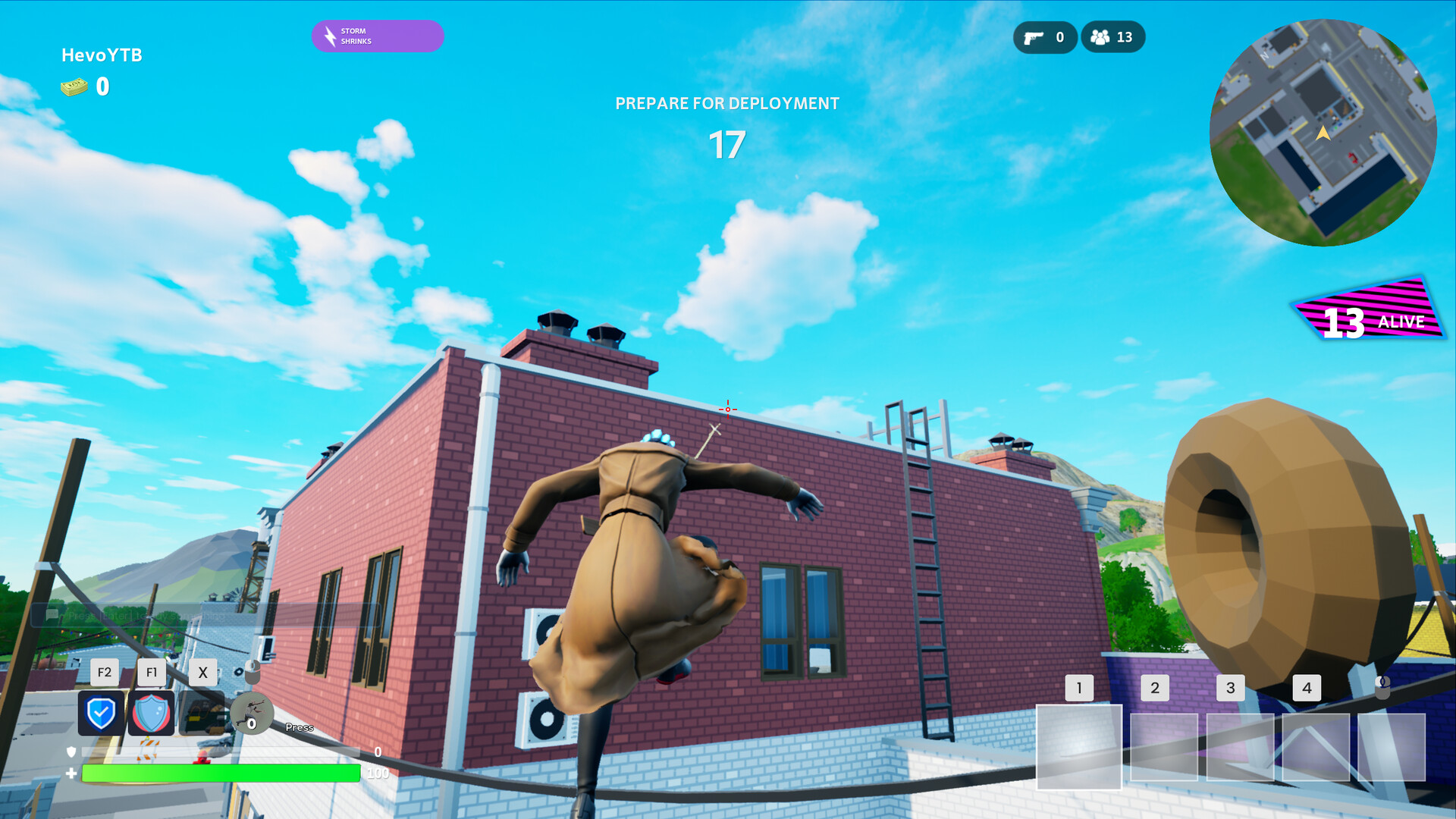Toggle the Storm Shrinks notification banner
1456x819 pixels.
click(377, 35)
